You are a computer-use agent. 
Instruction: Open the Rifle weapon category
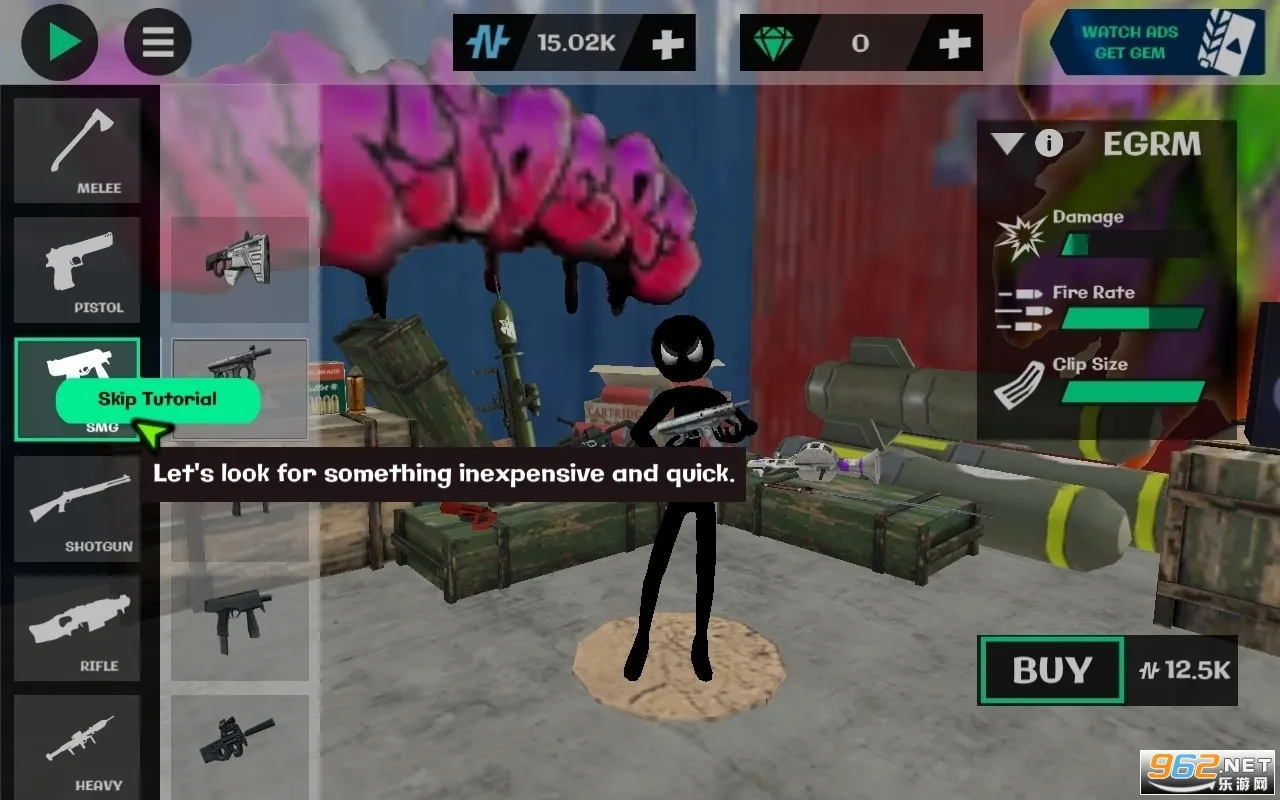coord(77,628)
